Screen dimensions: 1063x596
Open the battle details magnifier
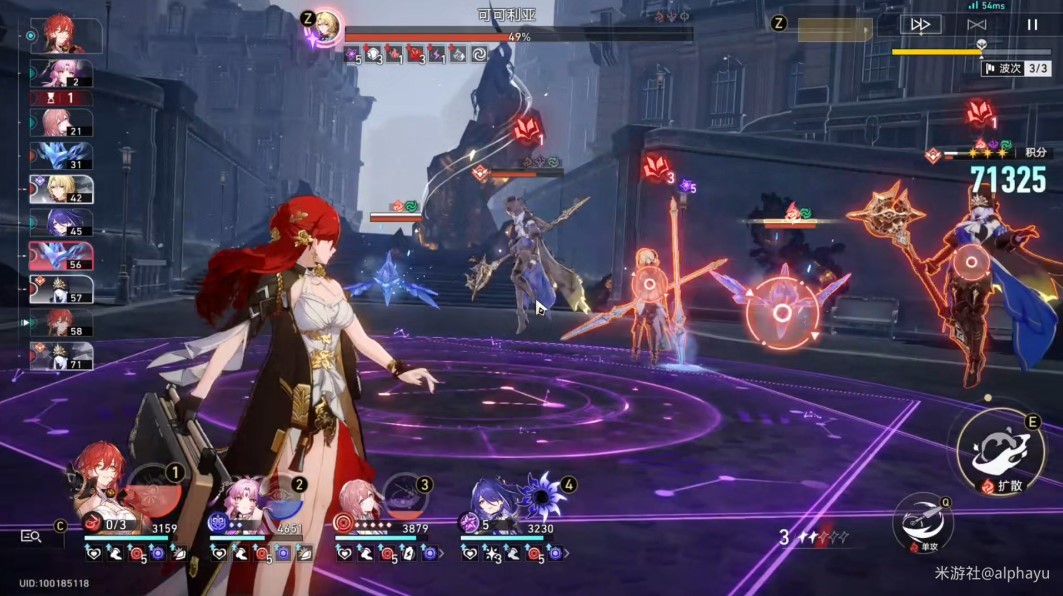(31, 536)
